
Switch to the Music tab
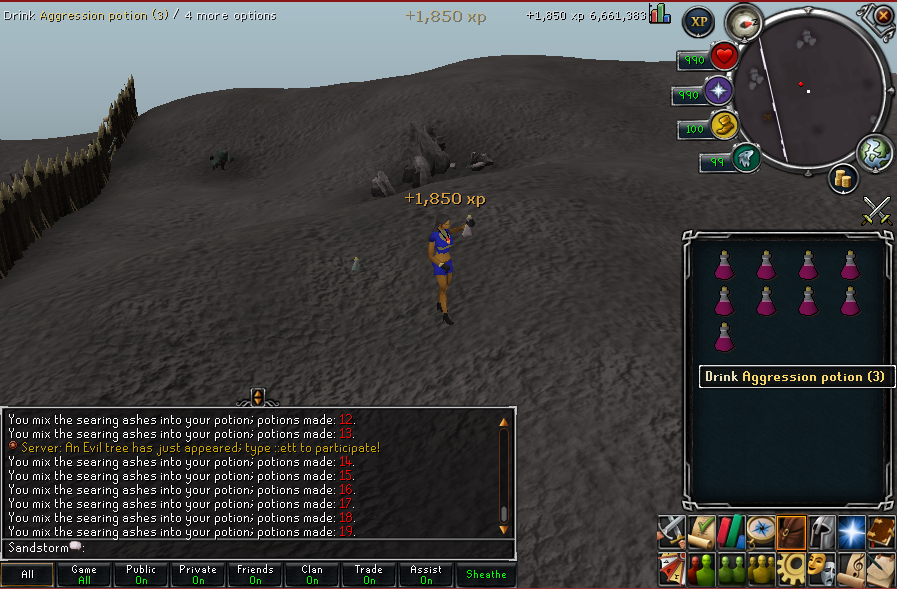pyautogui.click(x=852, y=569)
